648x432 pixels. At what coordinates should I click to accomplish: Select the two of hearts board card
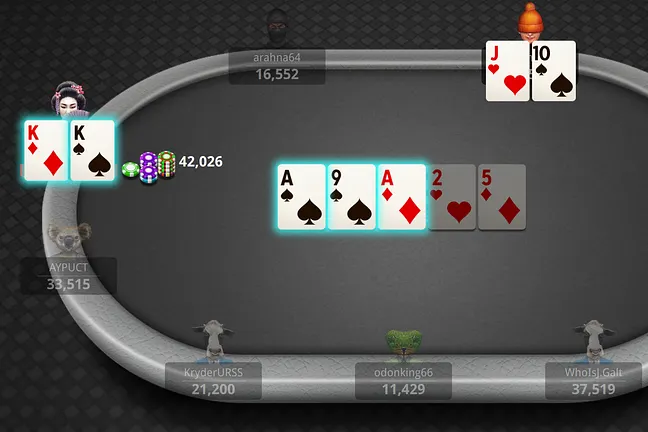point(452,197)
